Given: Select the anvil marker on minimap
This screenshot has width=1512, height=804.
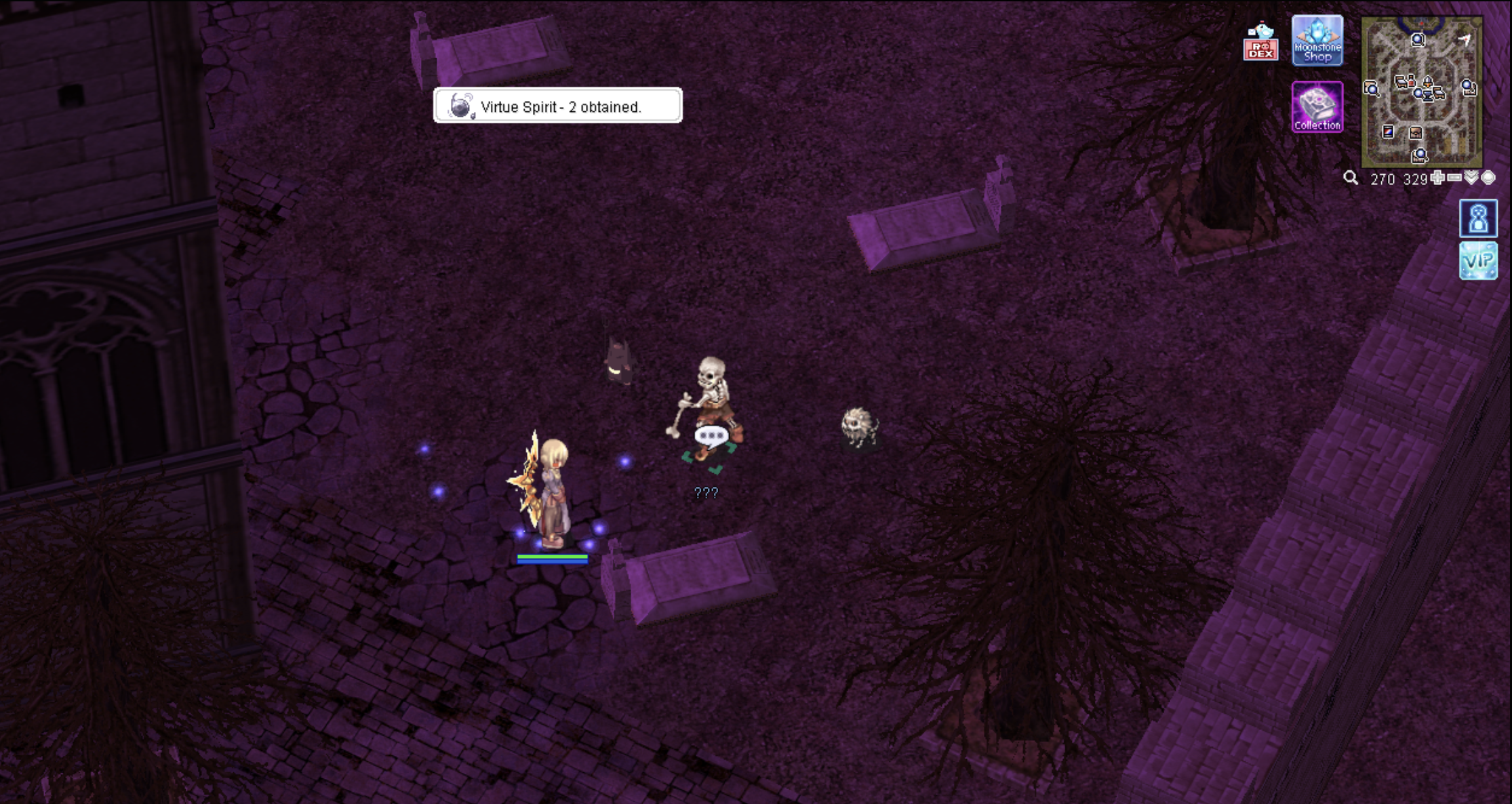Looking at the screenshot, I should point(1416,134).
